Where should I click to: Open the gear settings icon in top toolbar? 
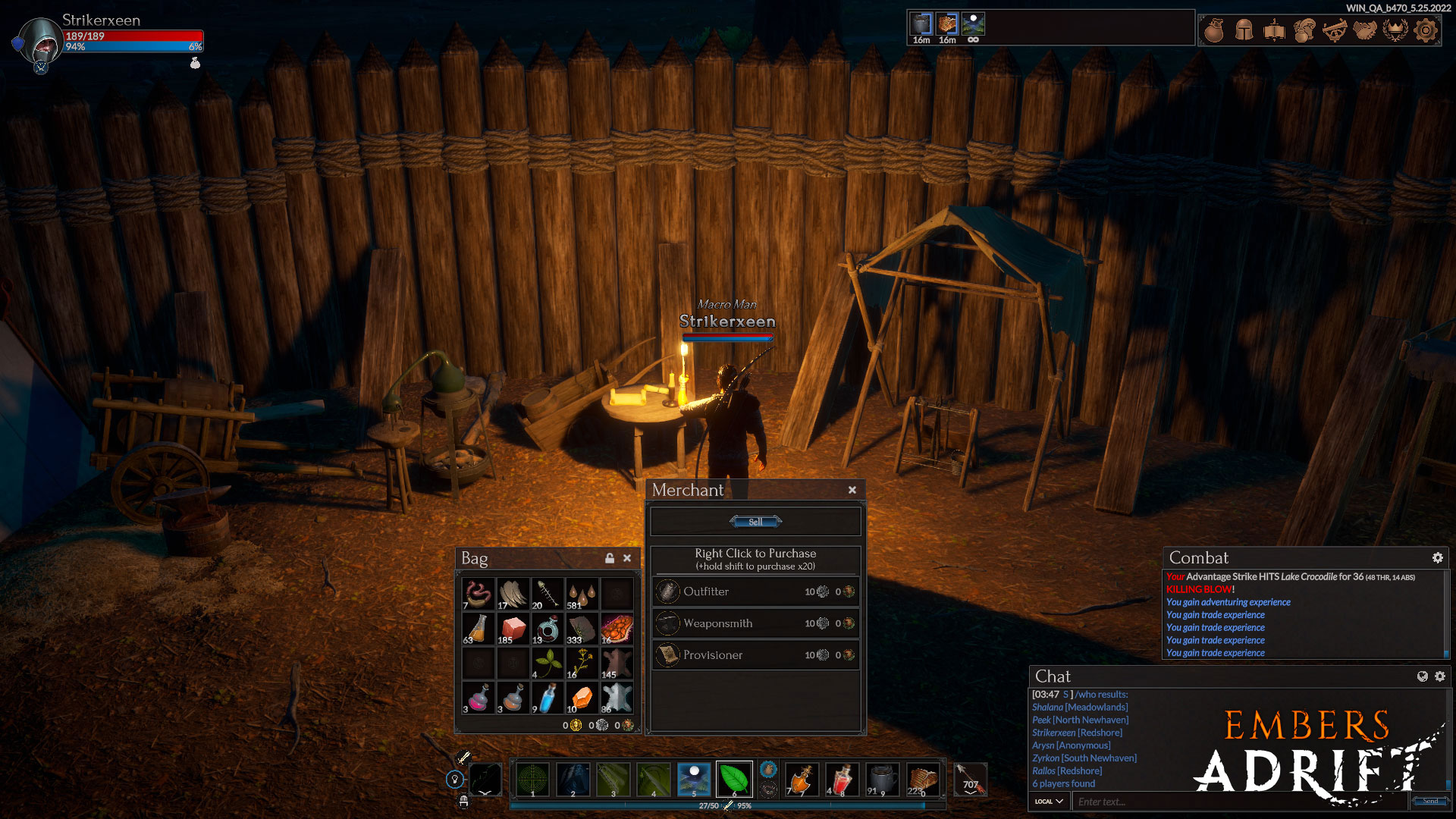pos(1426,30)
